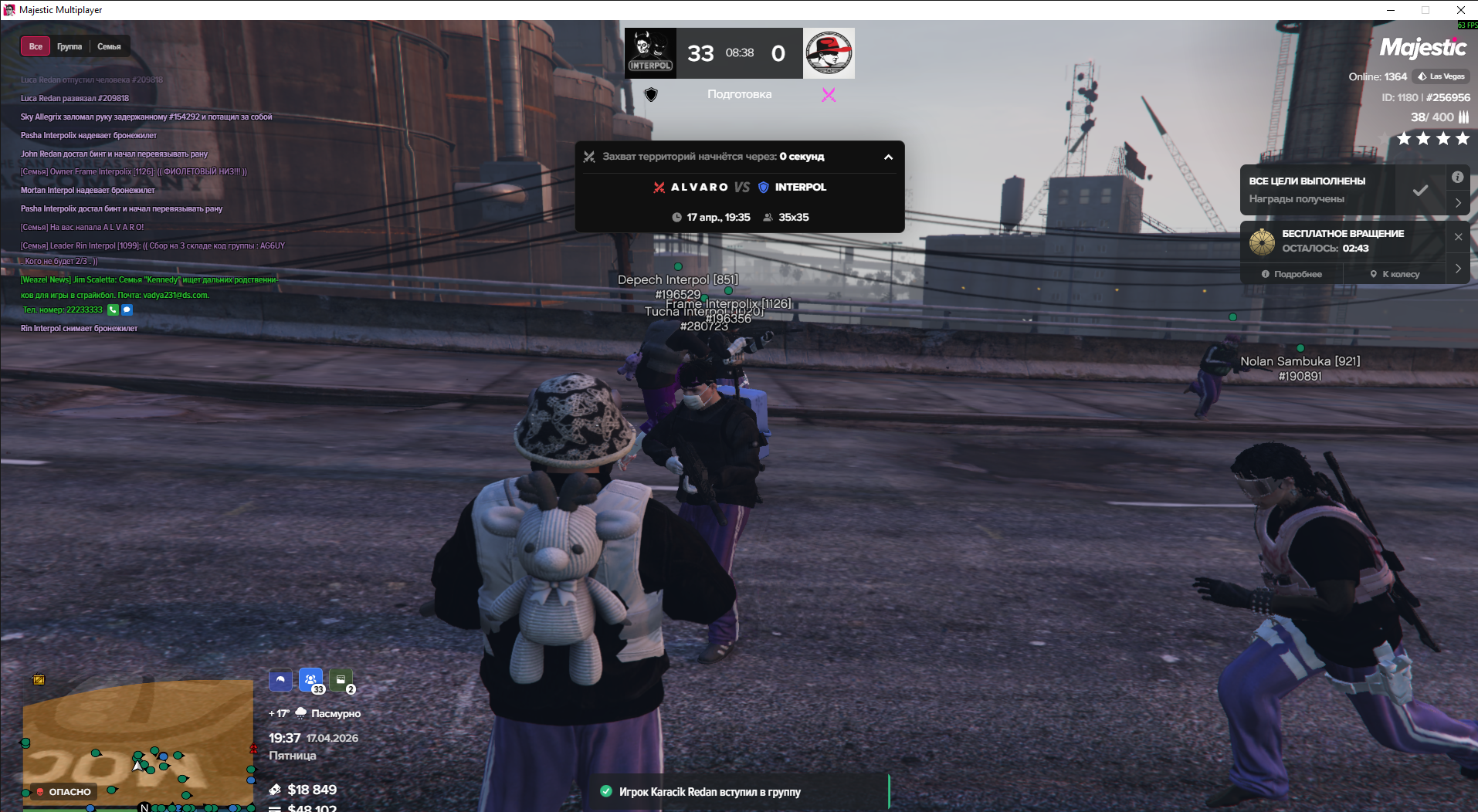Viewport: 1478px width, 812px height.
Task: Click the golden wheel icon
Action: coord(1262,242)
